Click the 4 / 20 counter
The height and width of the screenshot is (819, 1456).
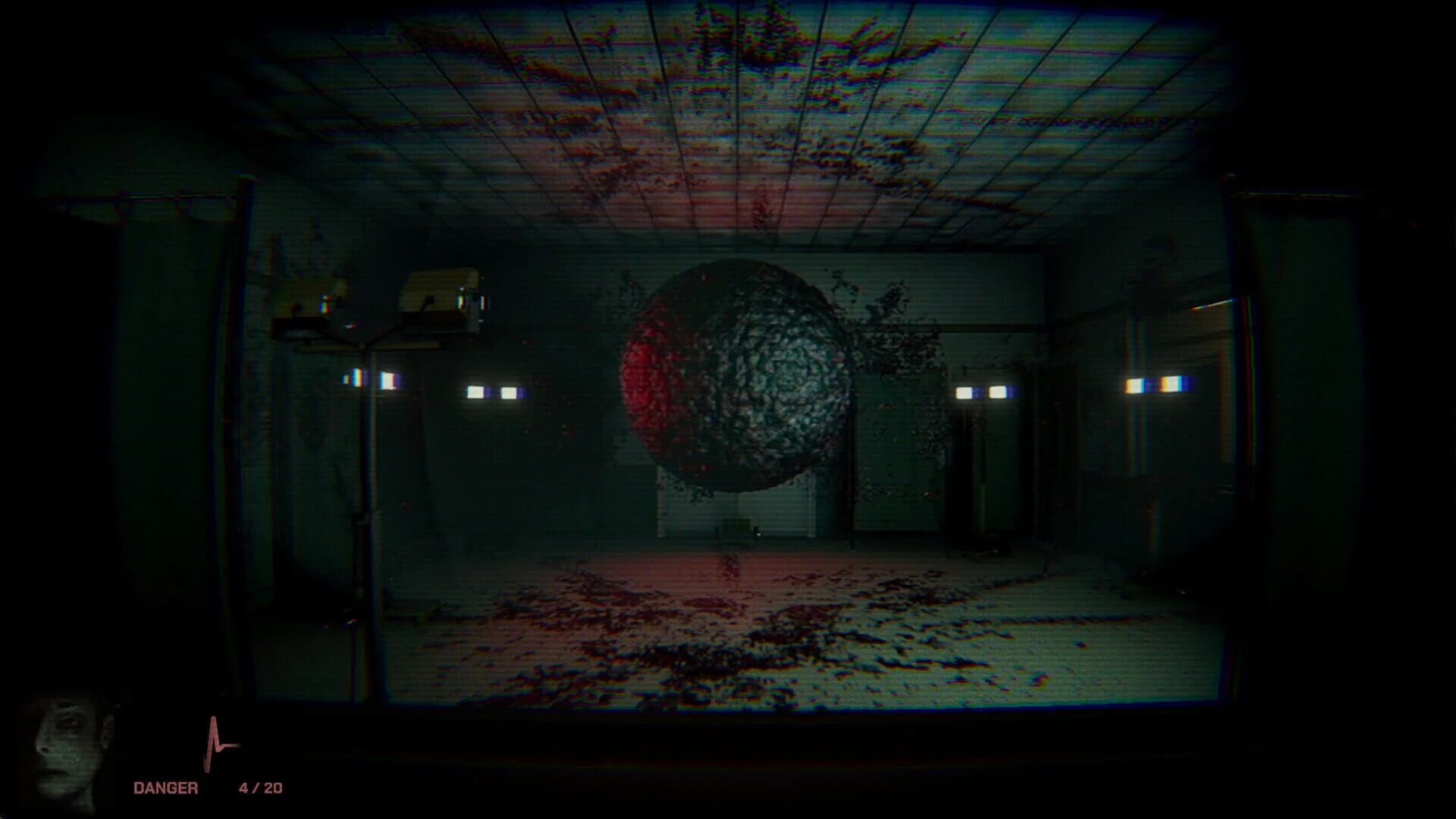click(x=259, y=787)
